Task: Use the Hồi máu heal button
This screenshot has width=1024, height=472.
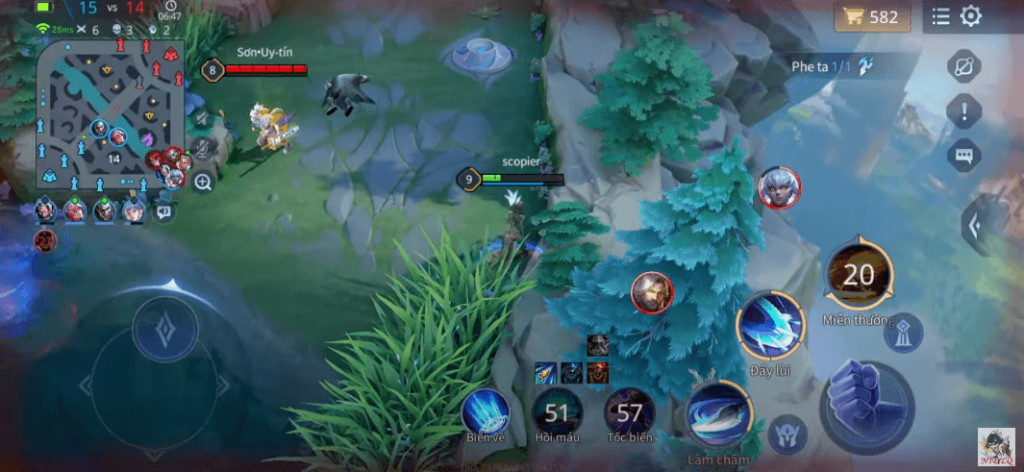Action: 558,412
